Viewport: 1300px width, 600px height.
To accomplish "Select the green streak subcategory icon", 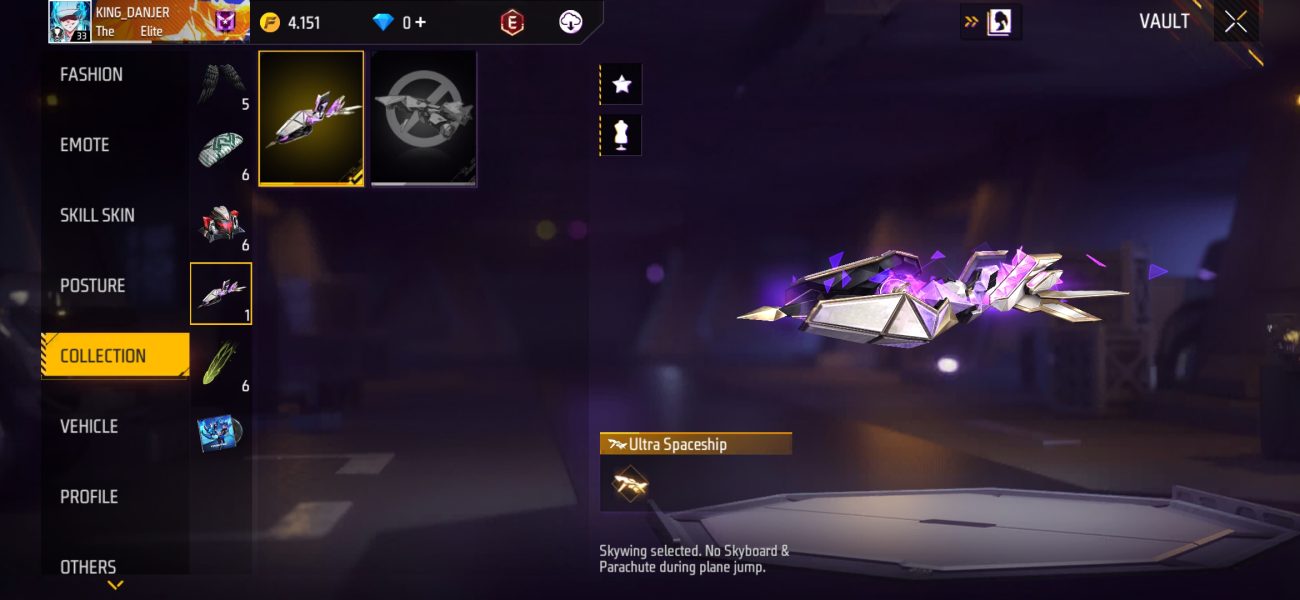I will tap(220, 364).
